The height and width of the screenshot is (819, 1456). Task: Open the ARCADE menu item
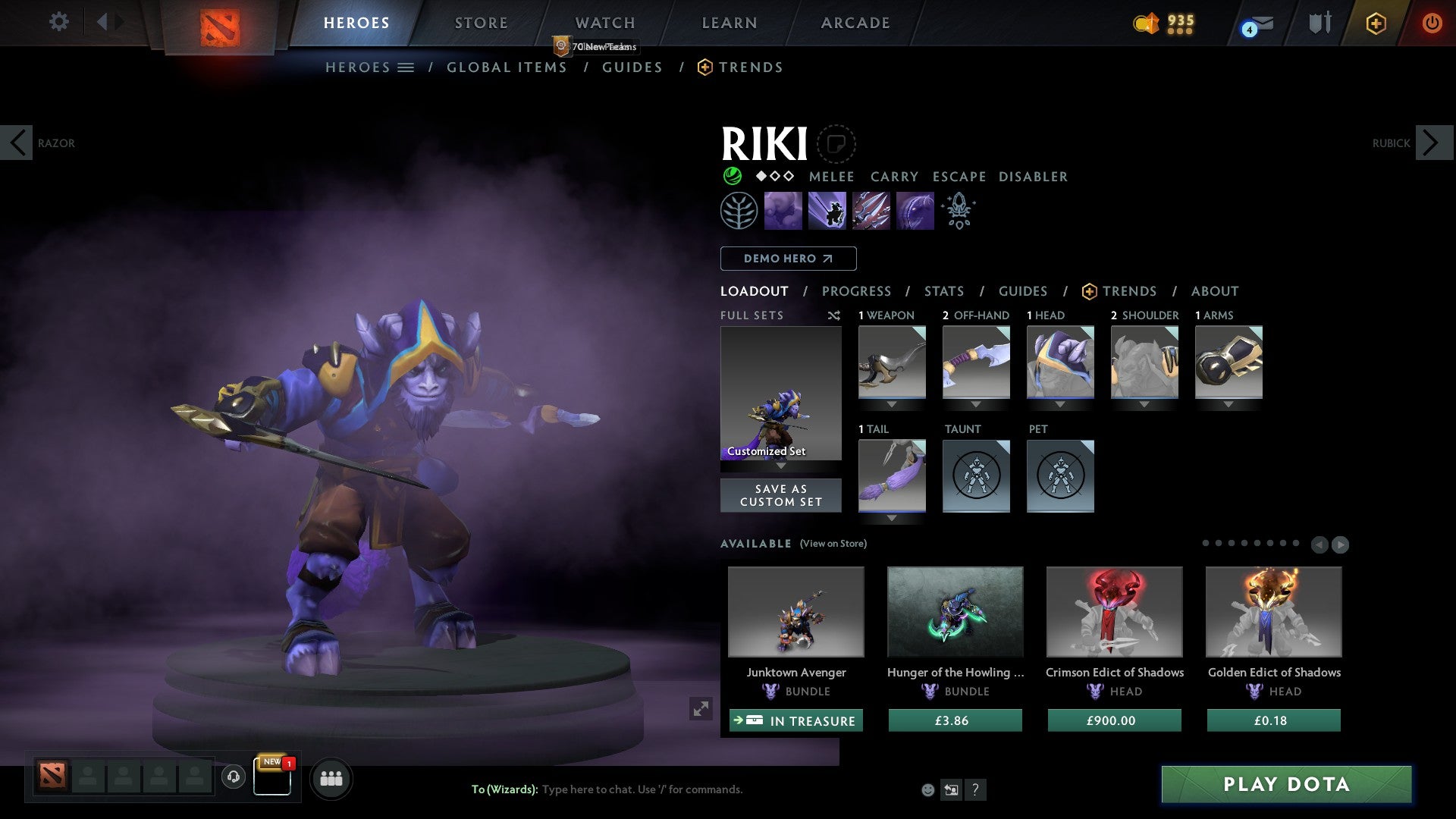click(855, 22)
